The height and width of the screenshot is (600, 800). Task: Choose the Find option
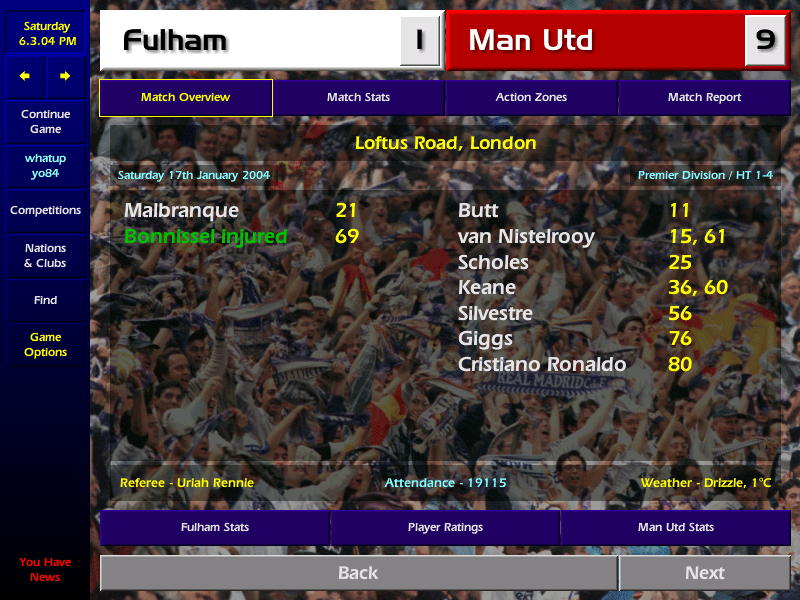click(45, 300)
